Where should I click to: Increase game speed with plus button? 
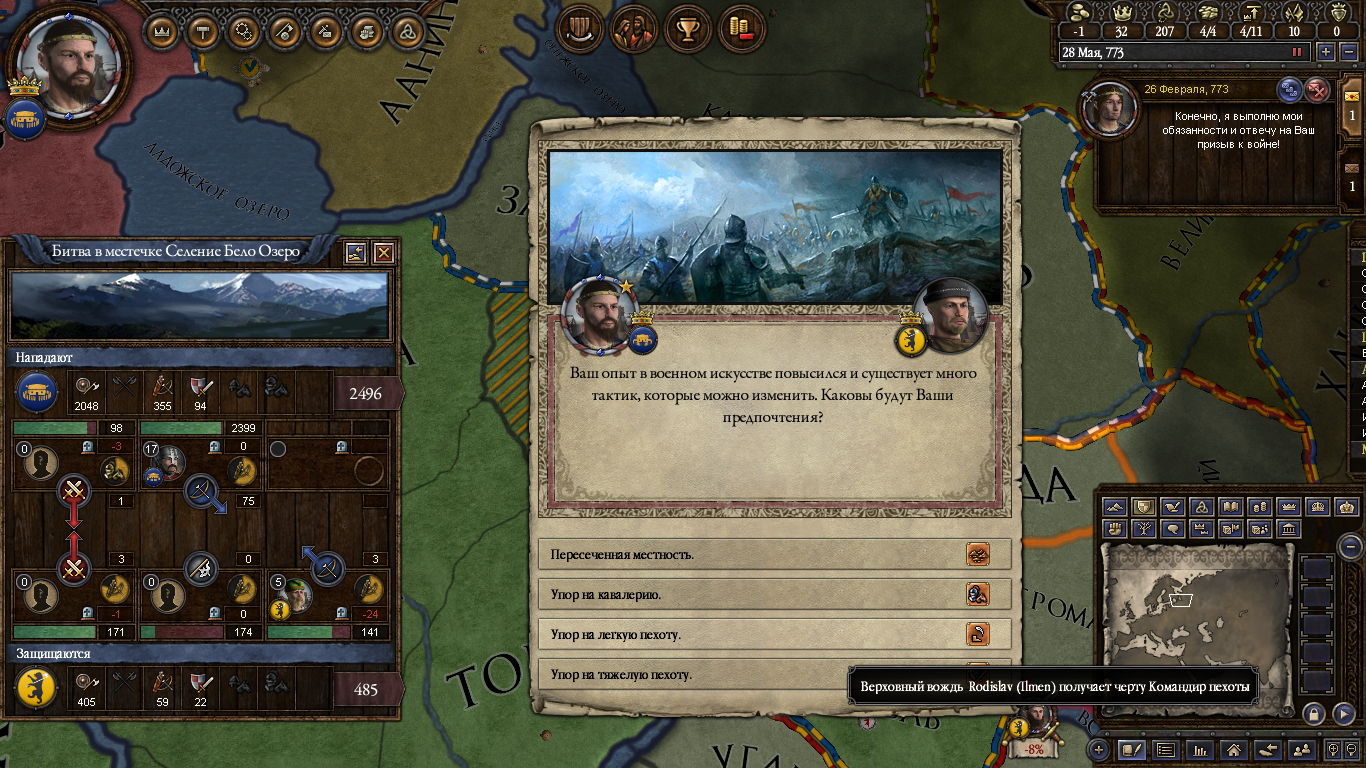[x=1326, y=52]
